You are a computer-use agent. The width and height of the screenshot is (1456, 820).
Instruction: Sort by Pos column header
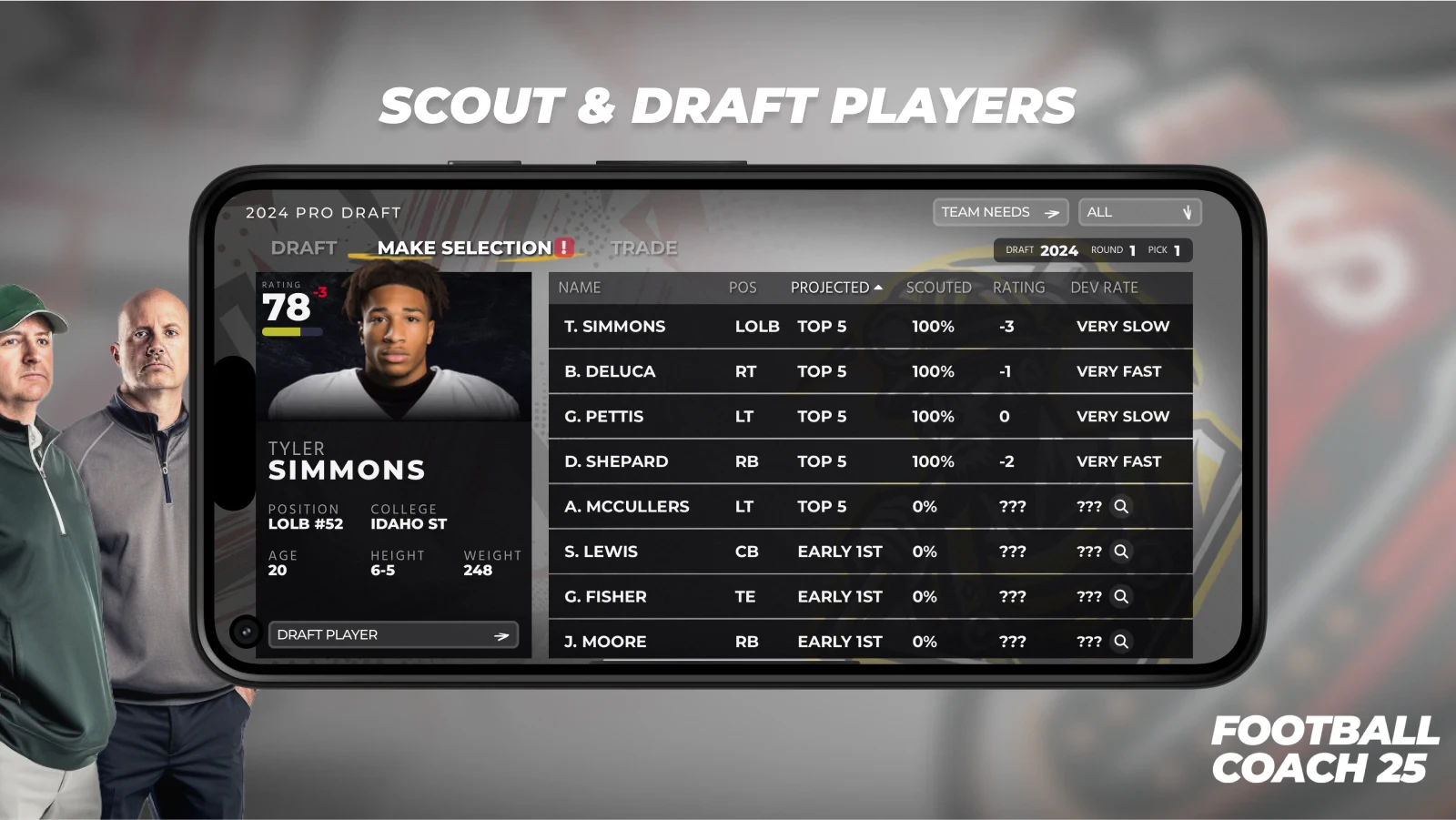pyautogui.click(x=743, y=288)
